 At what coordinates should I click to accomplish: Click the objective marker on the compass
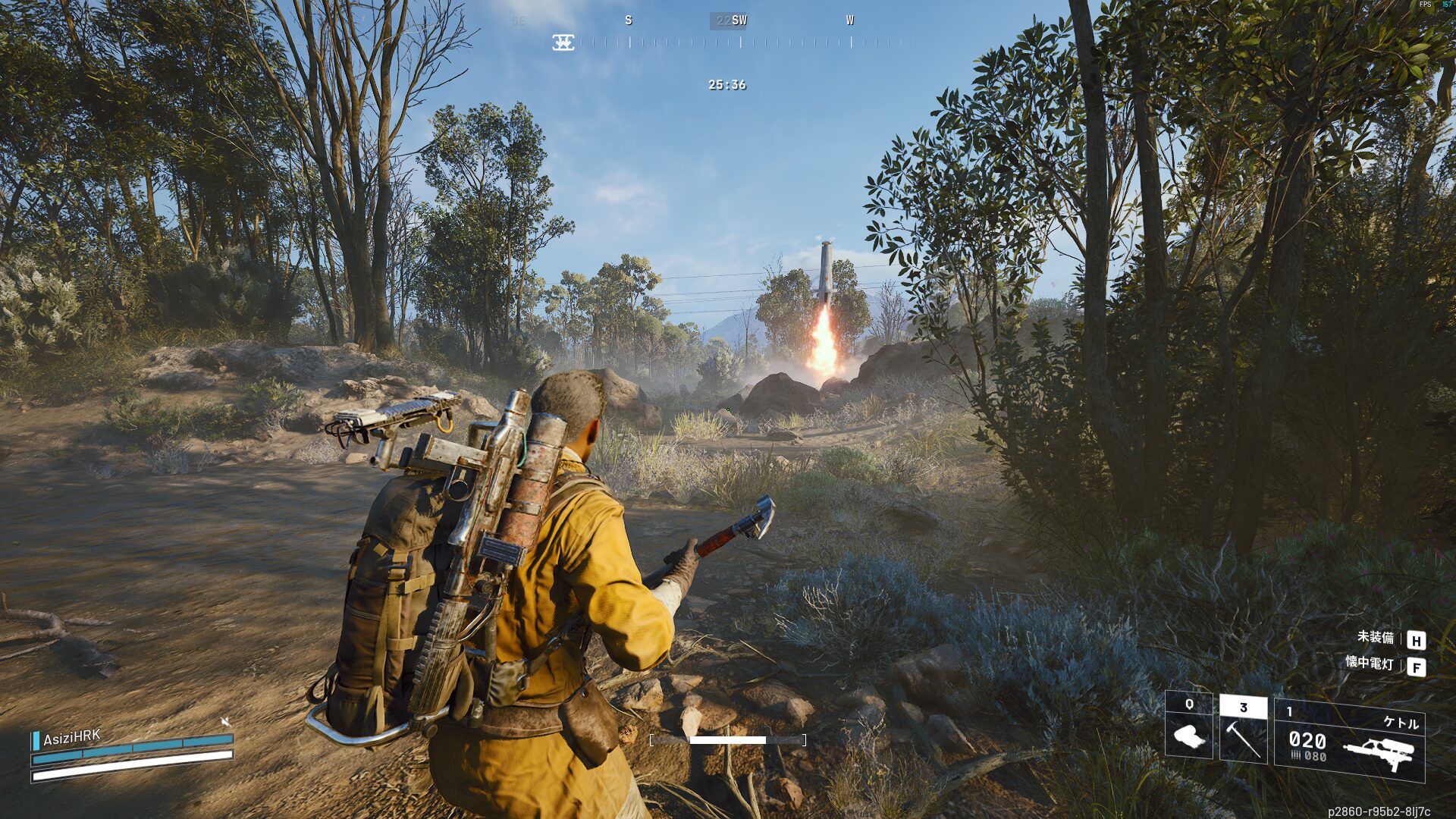(563, 42)
